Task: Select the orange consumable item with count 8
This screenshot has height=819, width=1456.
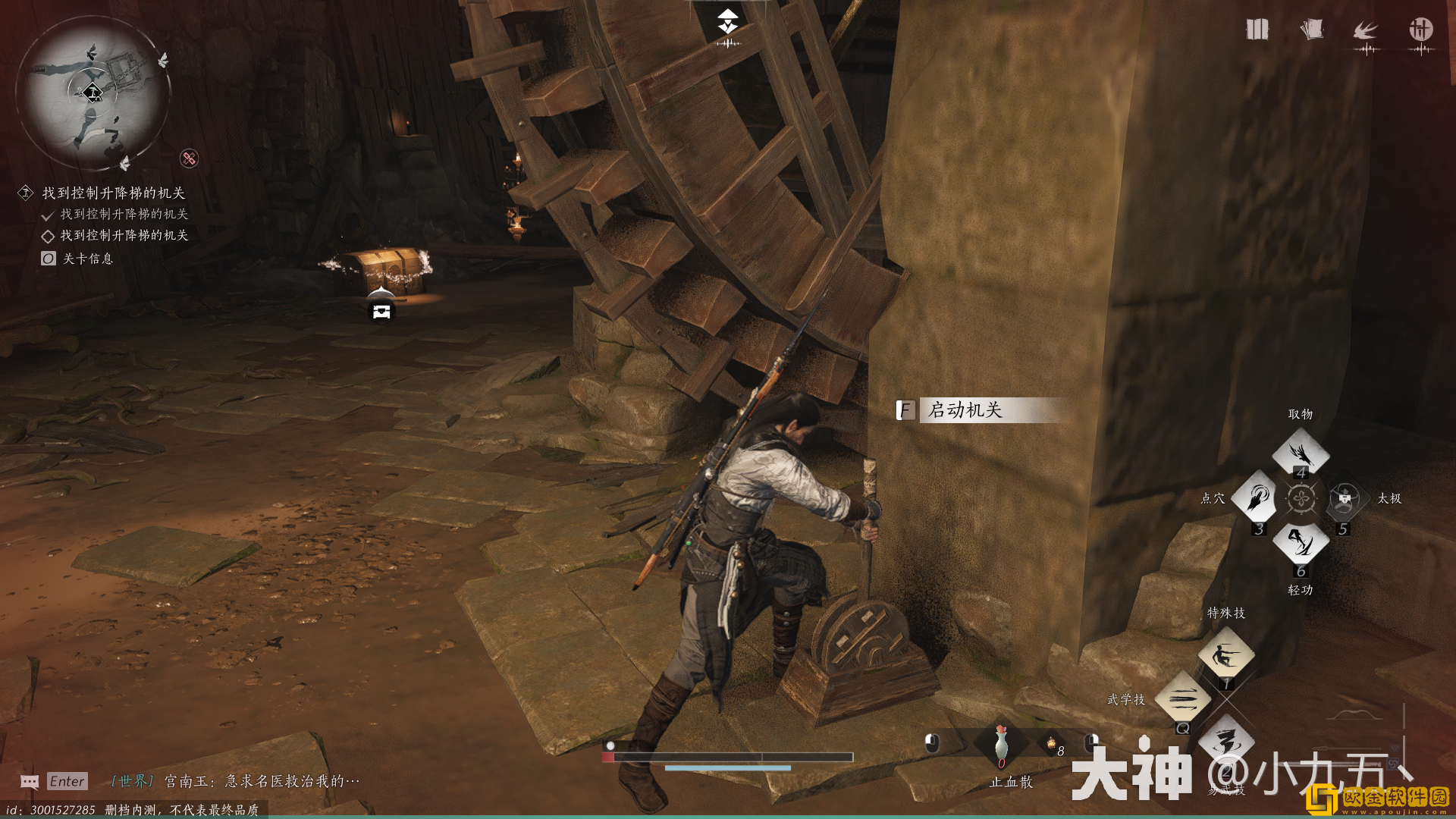Action: (1051, 745)
